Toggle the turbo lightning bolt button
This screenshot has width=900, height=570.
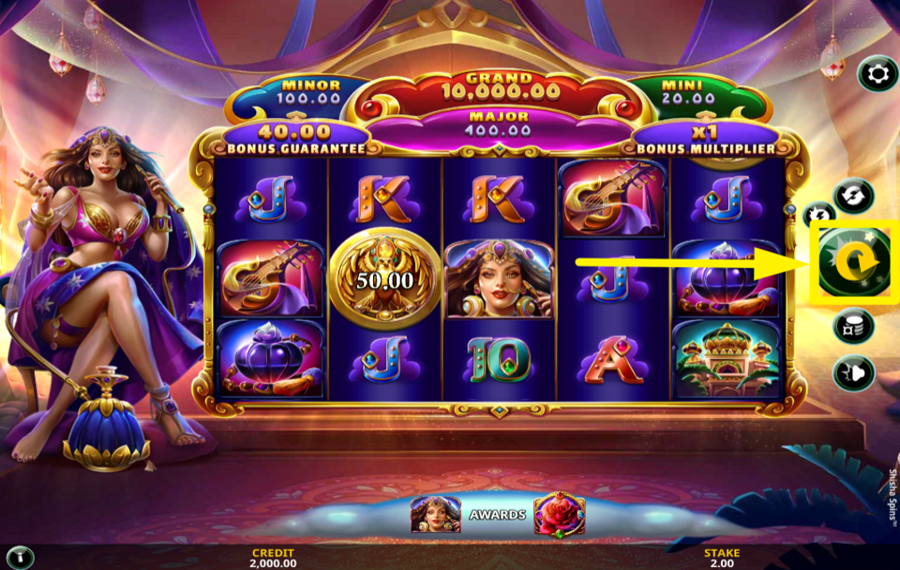pyautogui.click(x=816, y=215)
